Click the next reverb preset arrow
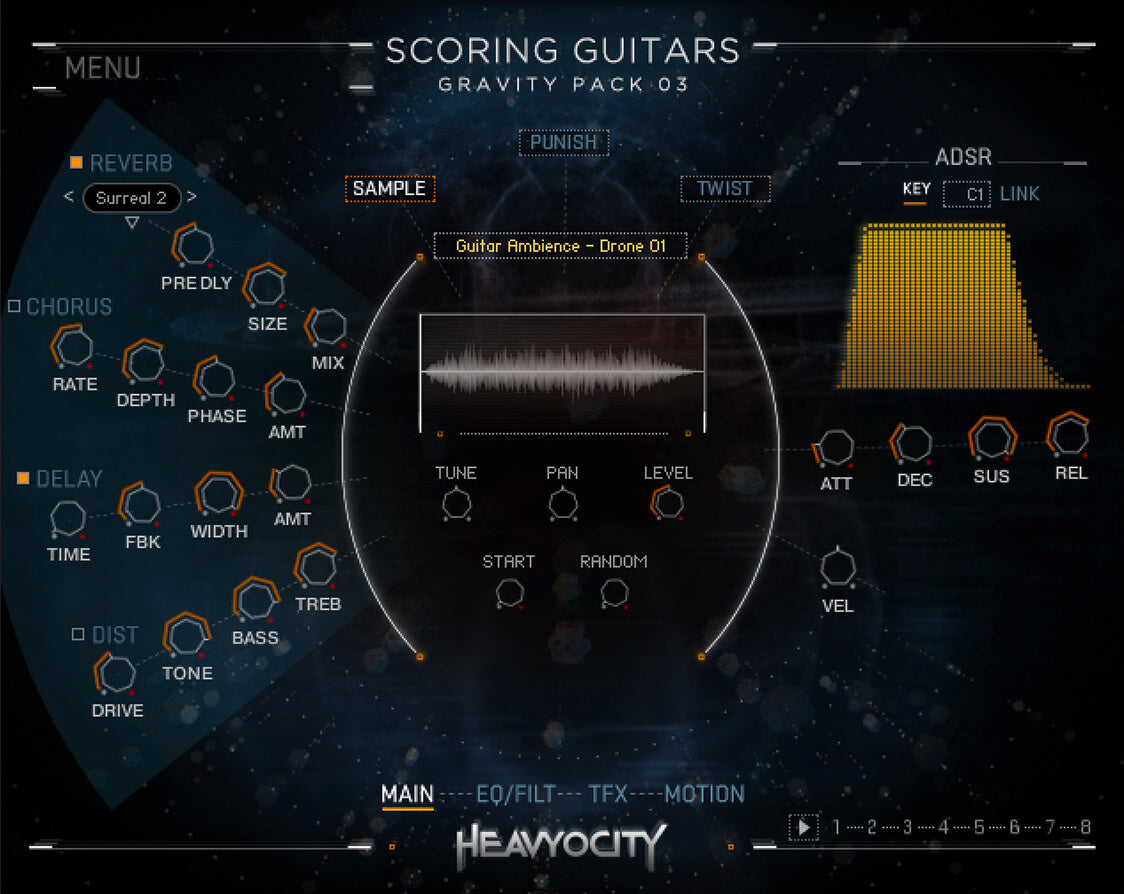 coord(192,197)
